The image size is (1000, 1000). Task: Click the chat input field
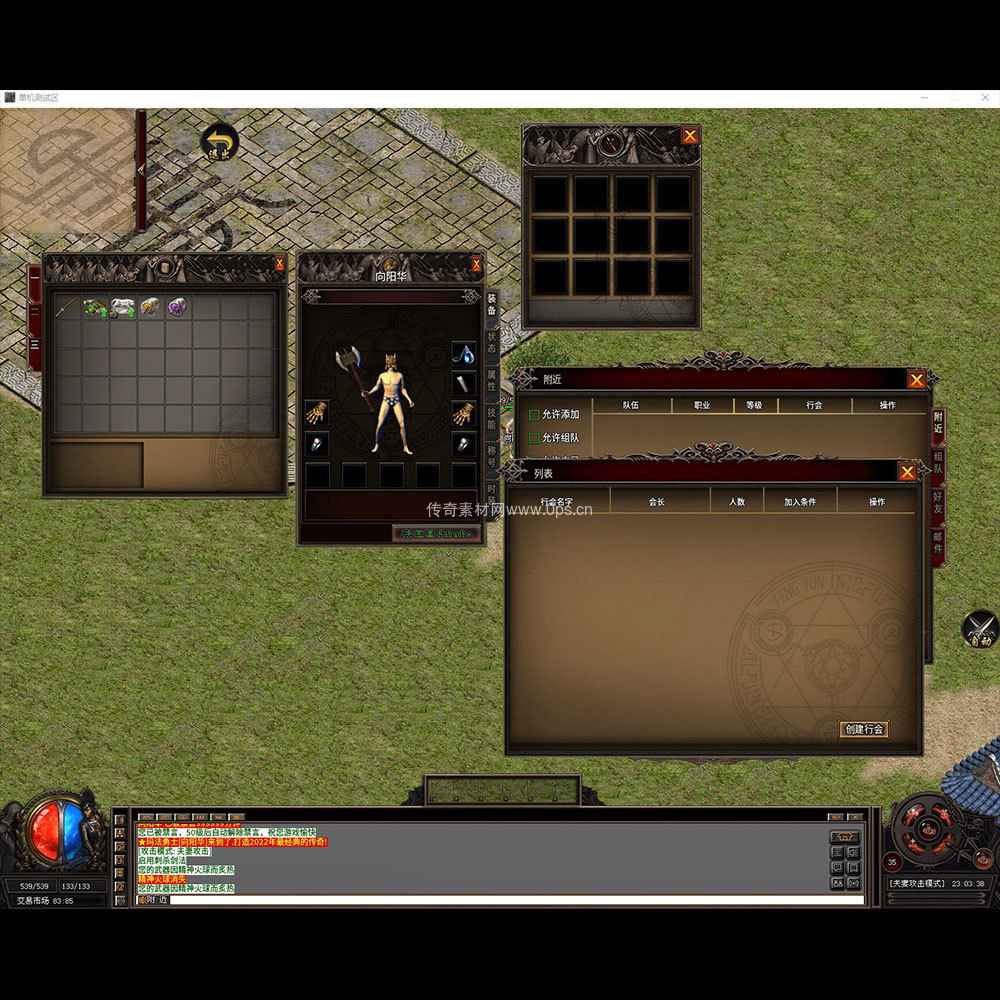point(500,900)
